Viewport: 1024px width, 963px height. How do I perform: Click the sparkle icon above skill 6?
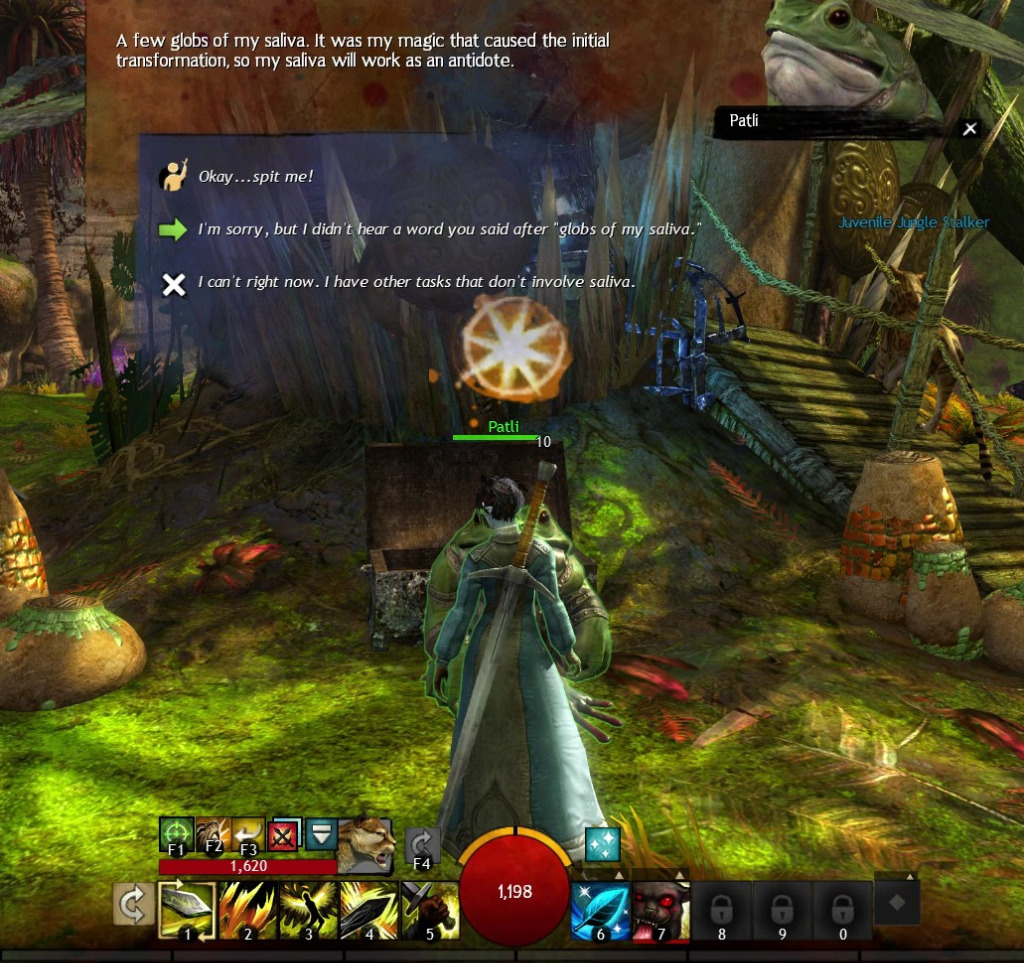[x=603, y=844]
